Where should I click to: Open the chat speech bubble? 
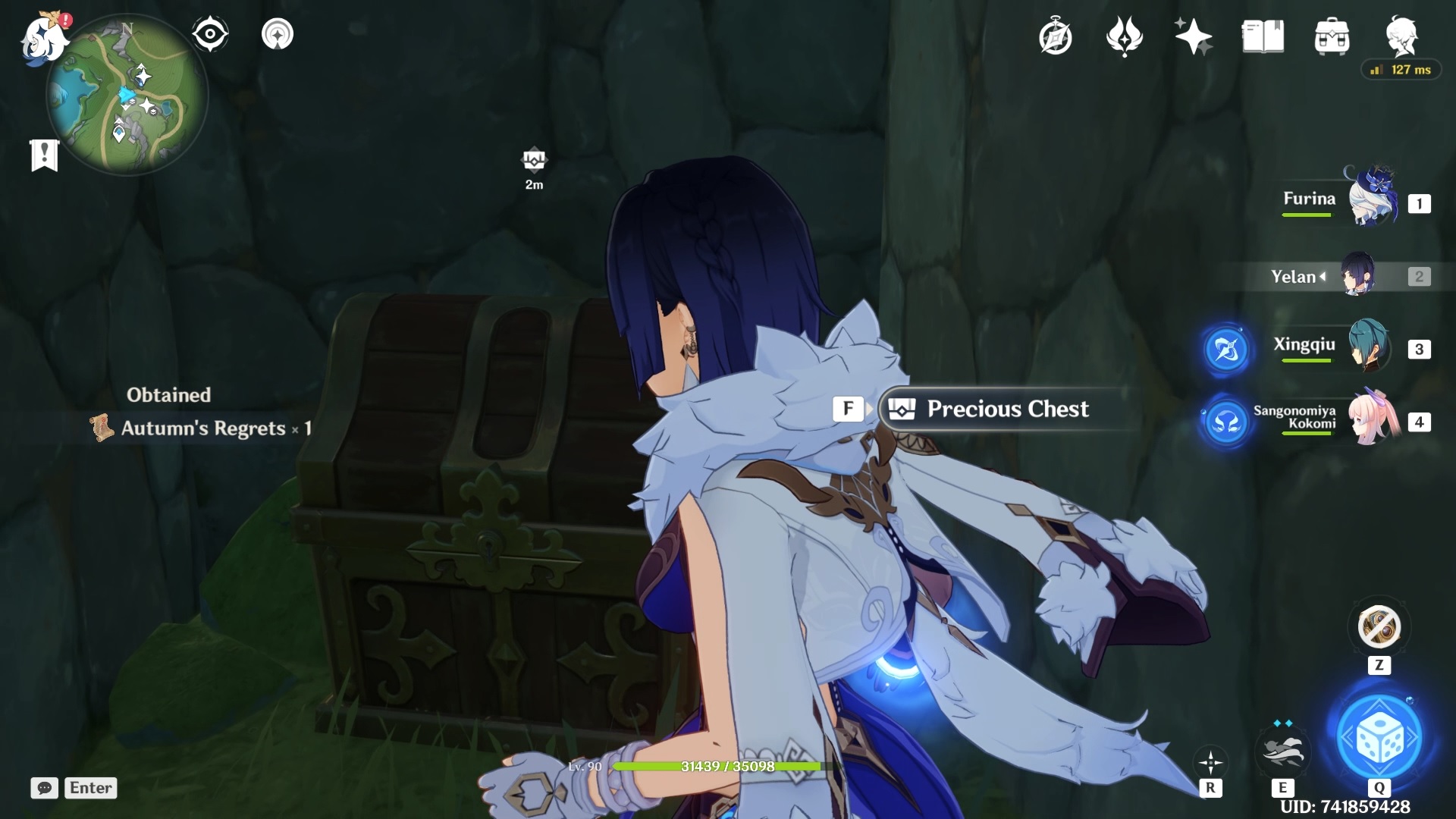point(44,788)
